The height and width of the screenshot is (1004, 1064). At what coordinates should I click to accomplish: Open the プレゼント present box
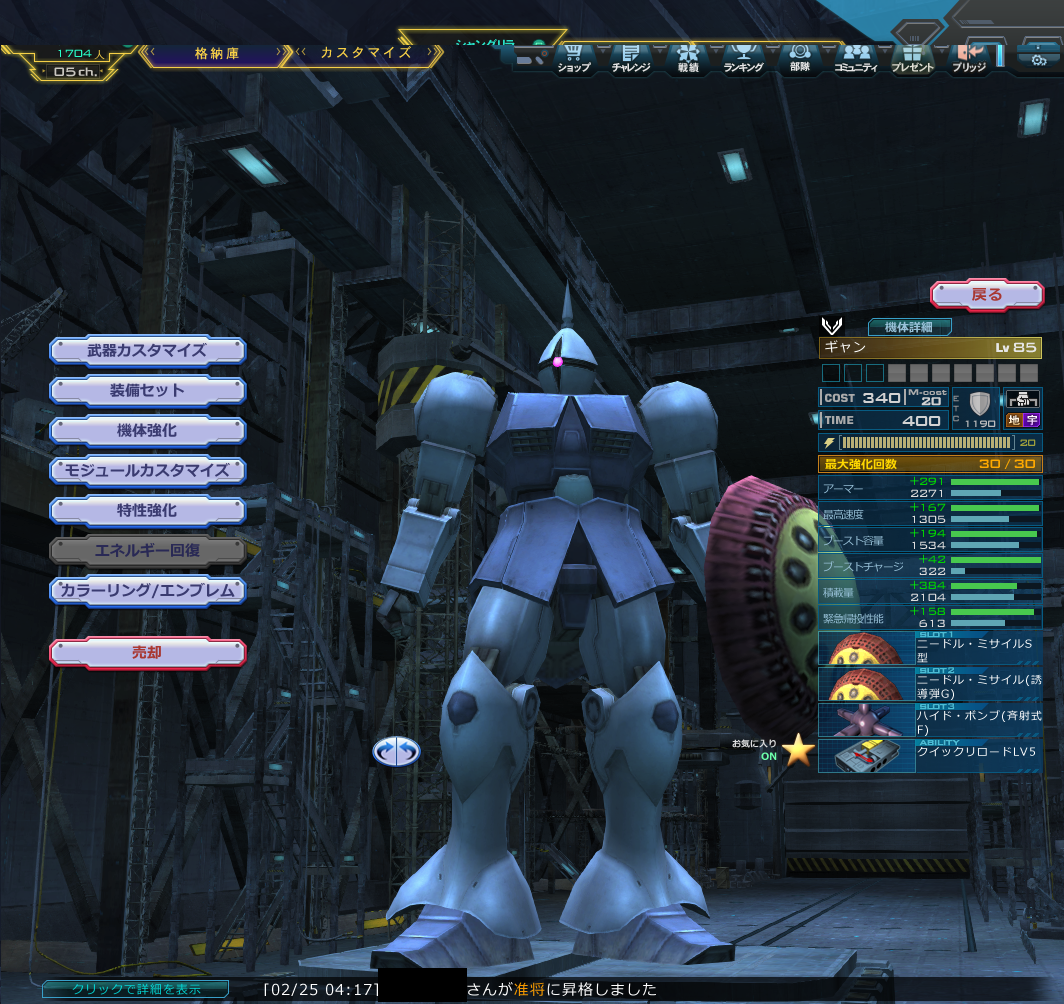point(911,59)
